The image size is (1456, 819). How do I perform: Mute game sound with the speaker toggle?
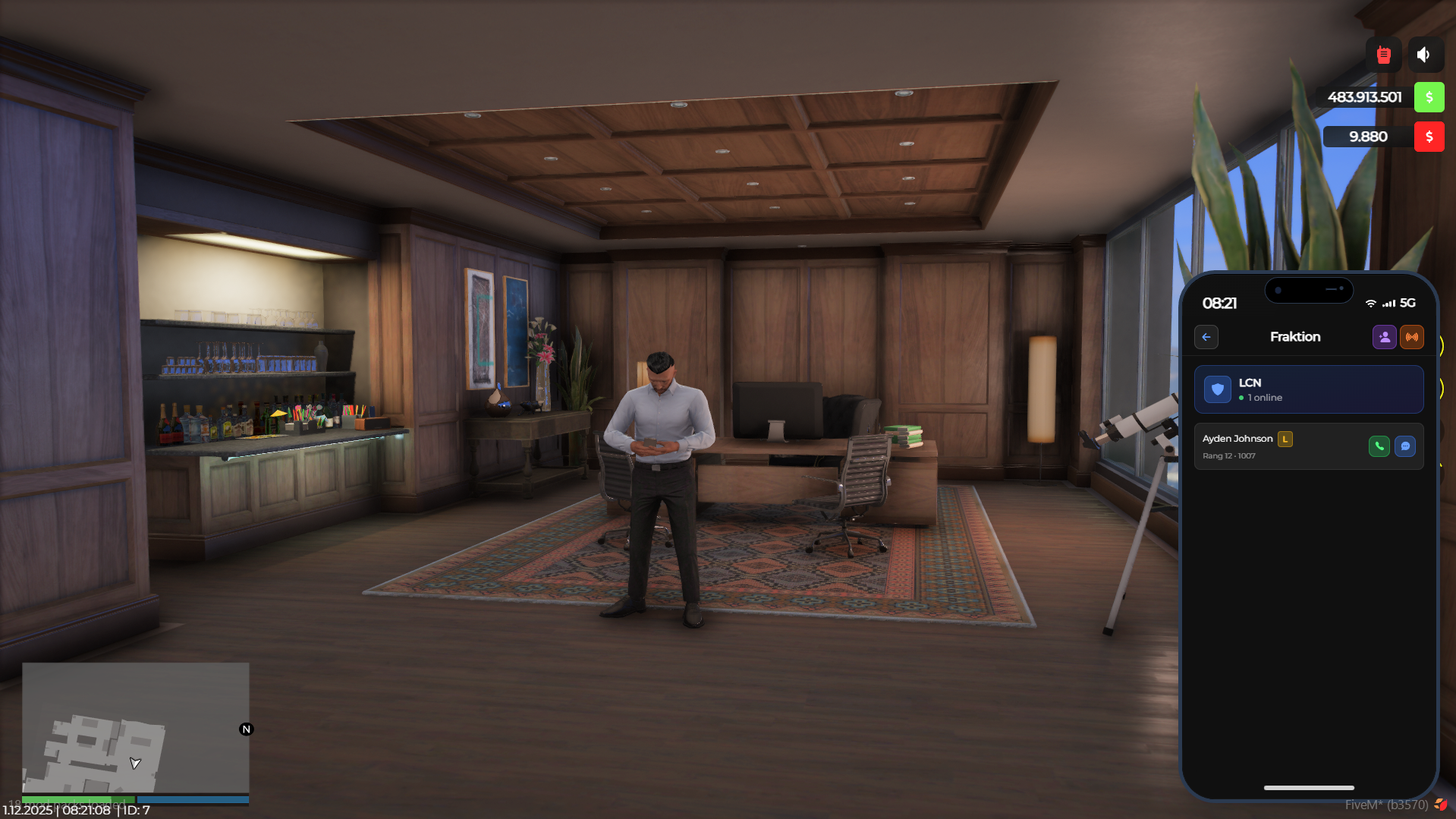coord(1424,54)
